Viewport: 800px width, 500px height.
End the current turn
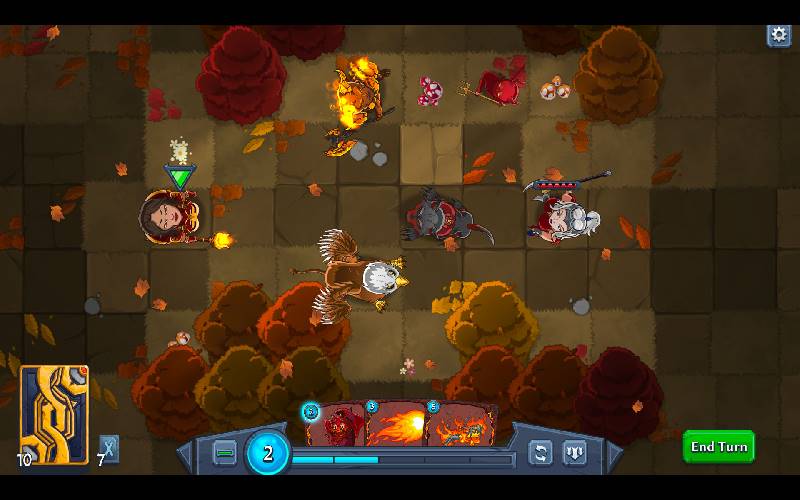pos(718,446)
